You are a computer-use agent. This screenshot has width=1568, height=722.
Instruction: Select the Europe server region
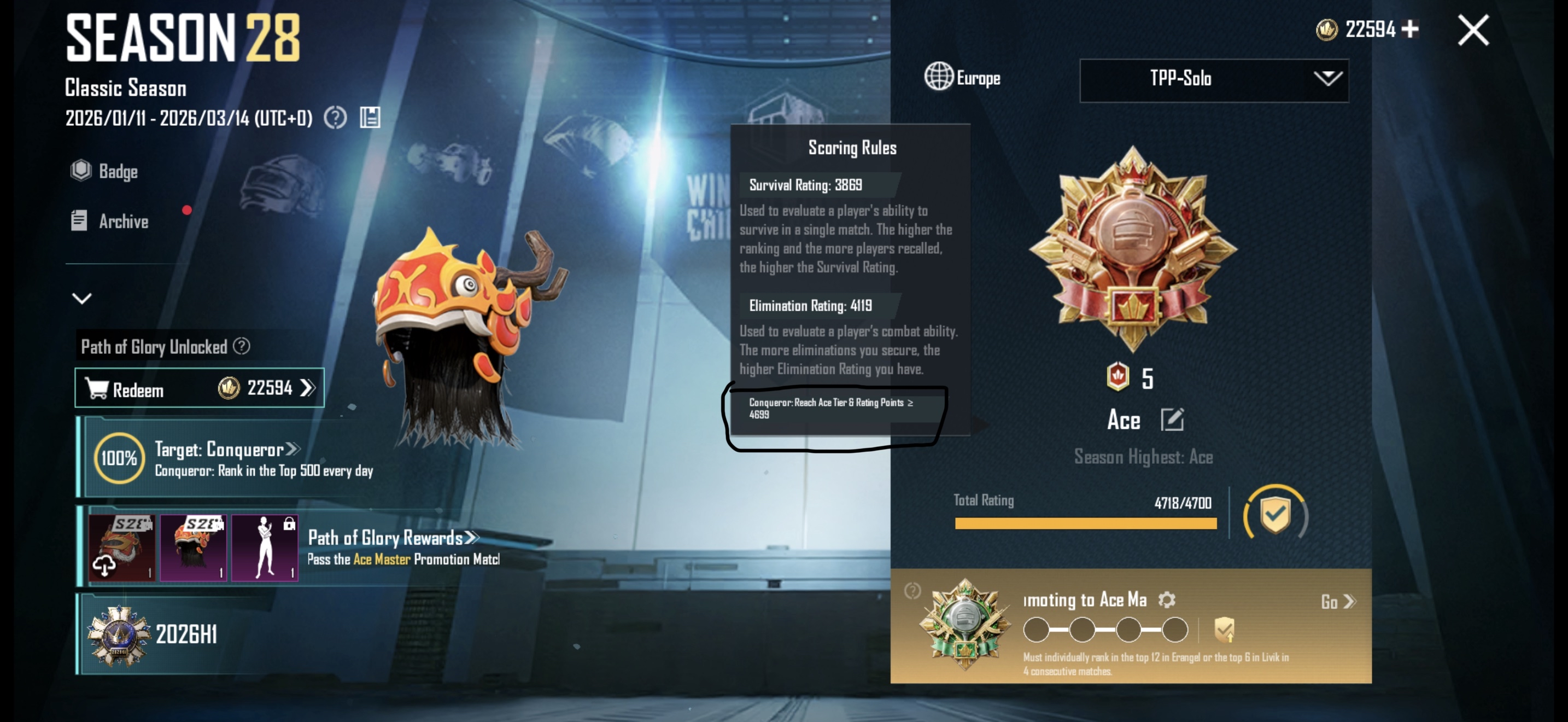(962, 77)
